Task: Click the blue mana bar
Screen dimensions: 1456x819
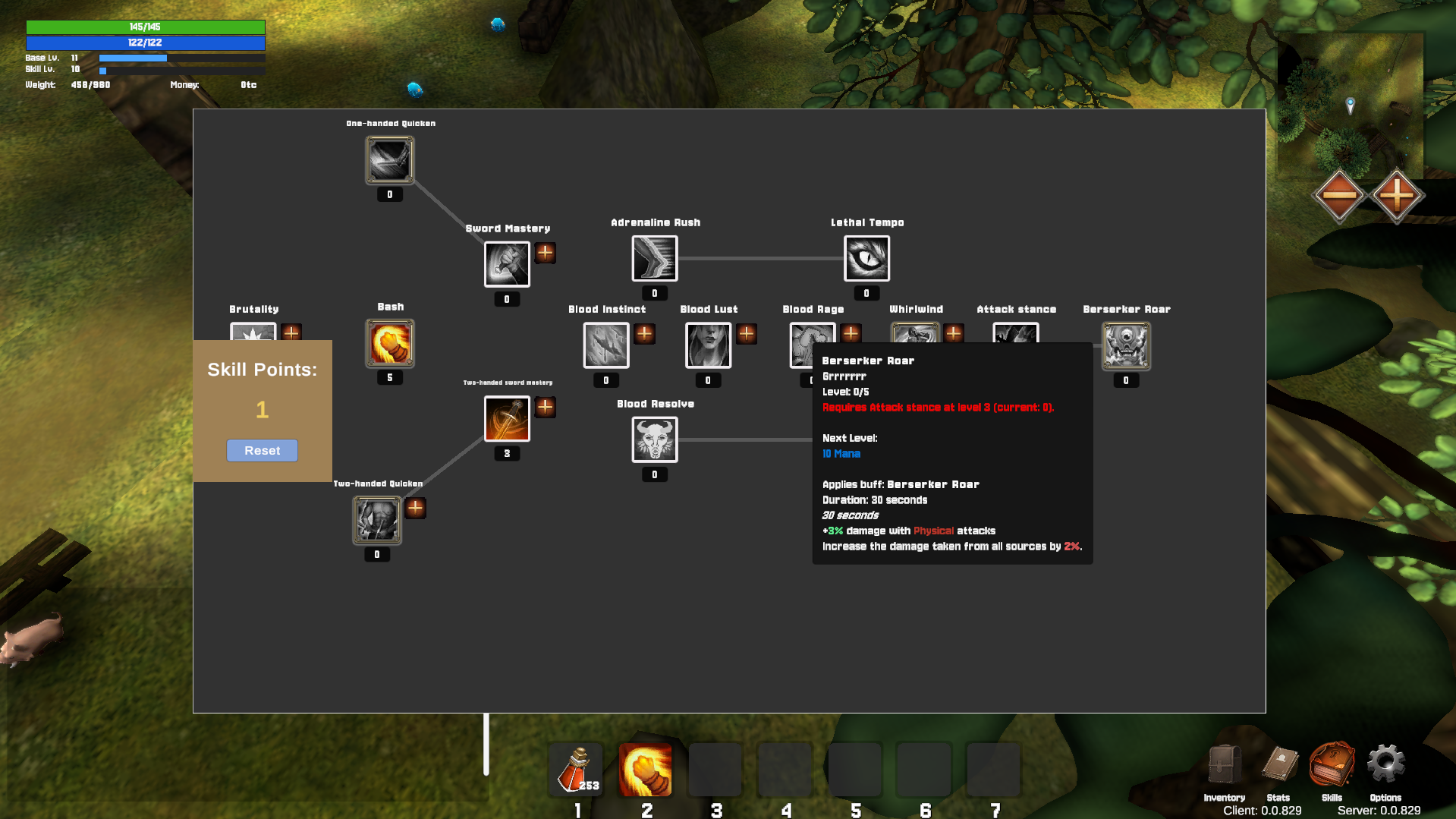Action: pos(145,43)
